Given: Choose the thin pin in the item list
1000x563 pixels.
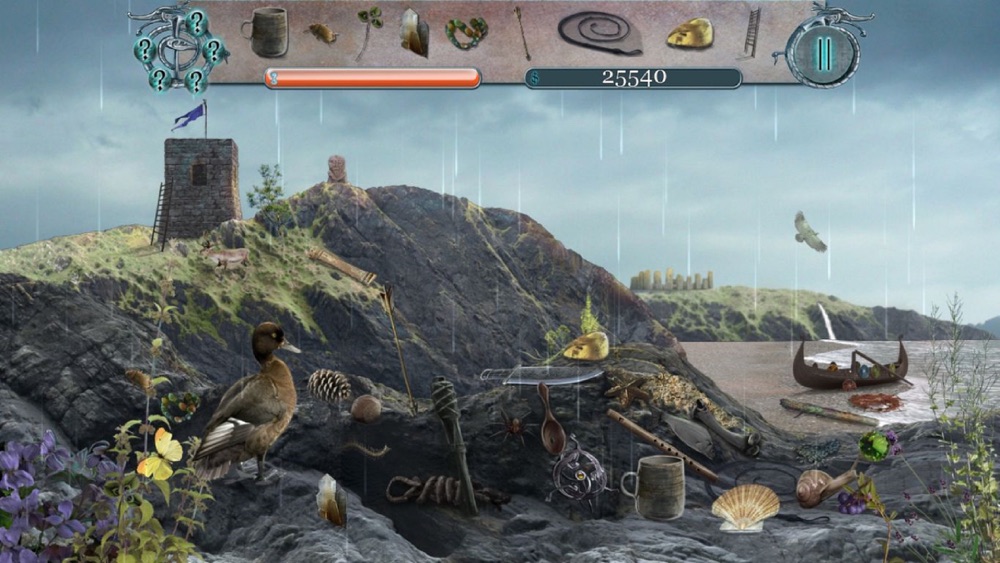Looking at the screenshot, I should pos(522,30).
